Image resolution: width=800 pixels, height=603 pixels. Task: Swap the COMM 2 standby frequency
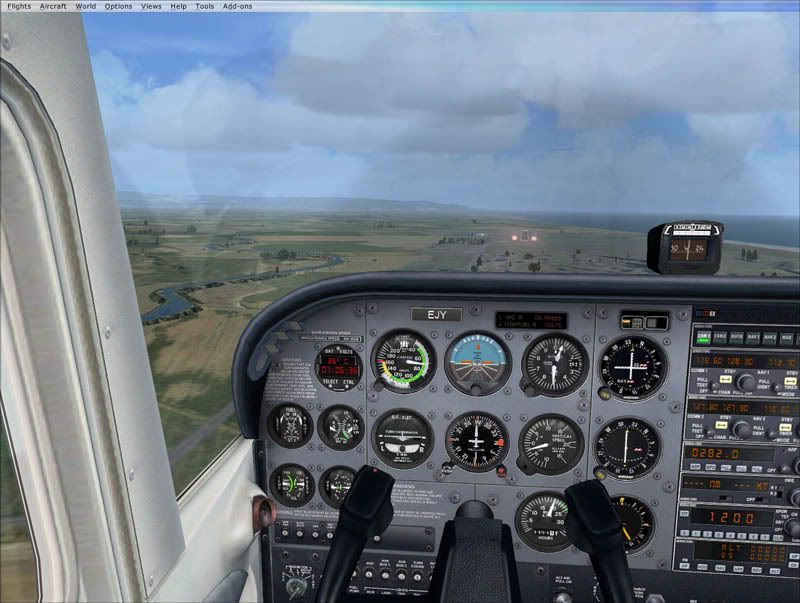point(719,424)
